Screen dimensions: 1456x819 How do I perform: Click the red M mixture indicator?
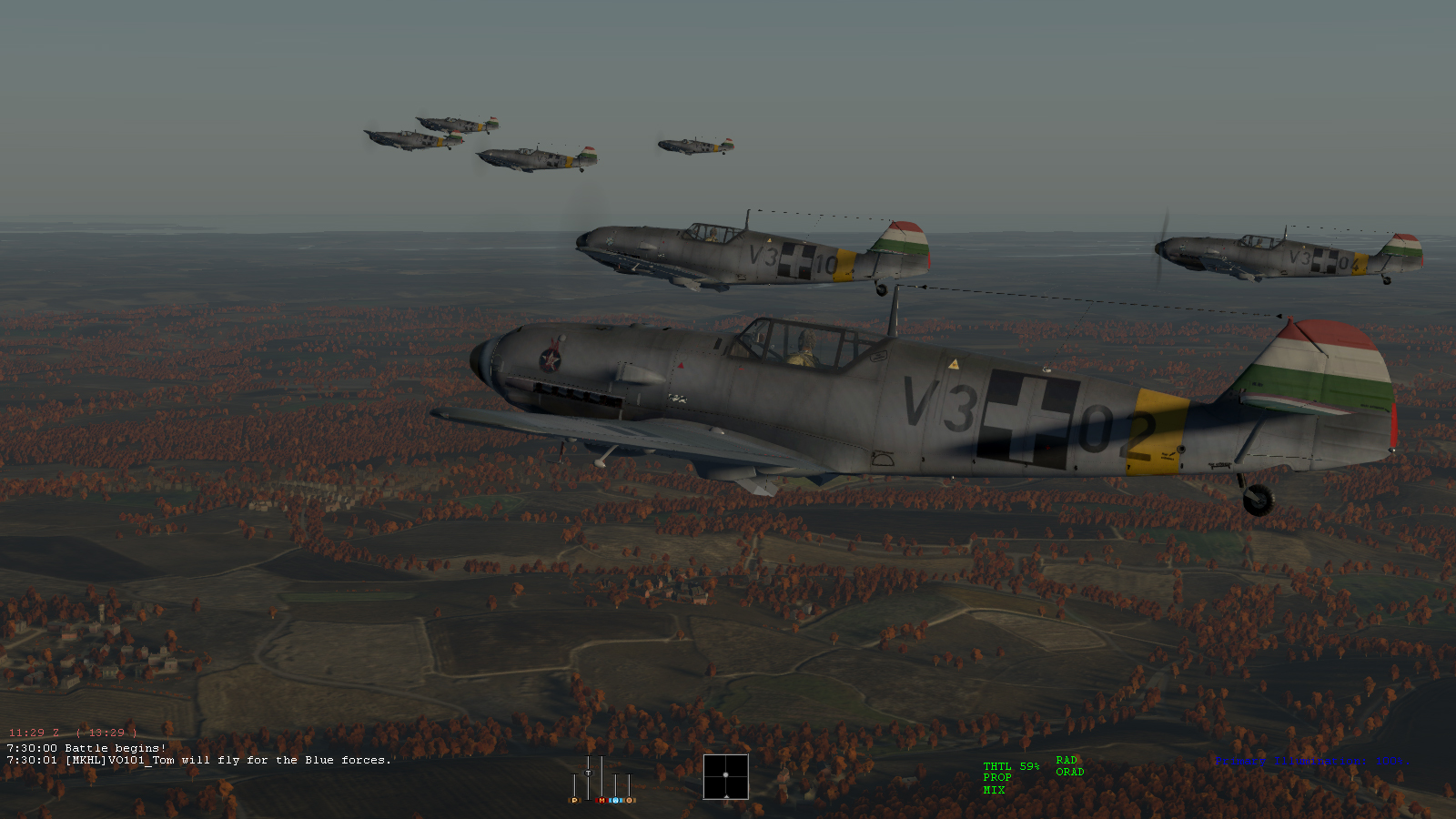(602, 801)
